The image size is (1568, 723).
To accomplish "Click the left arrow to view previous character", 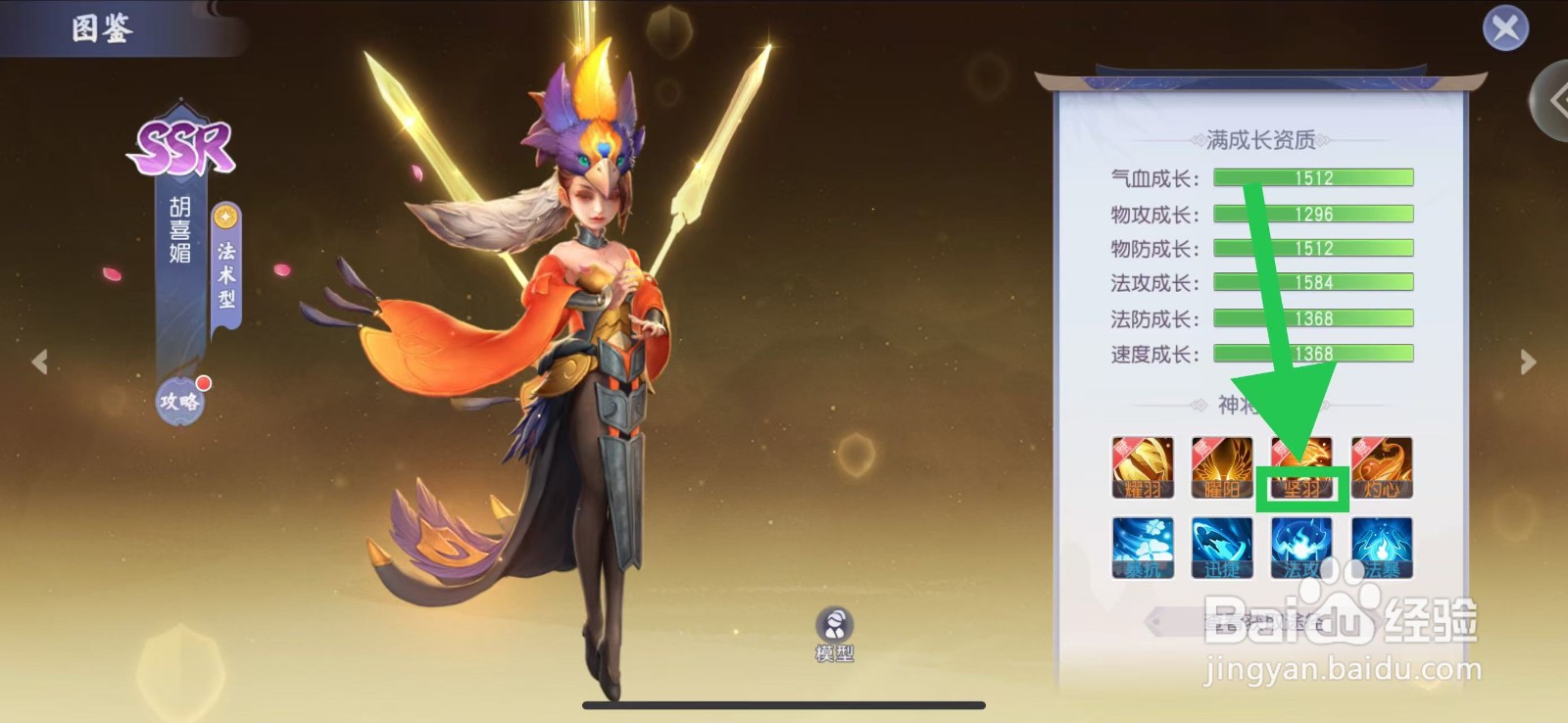I will point(40,361).
